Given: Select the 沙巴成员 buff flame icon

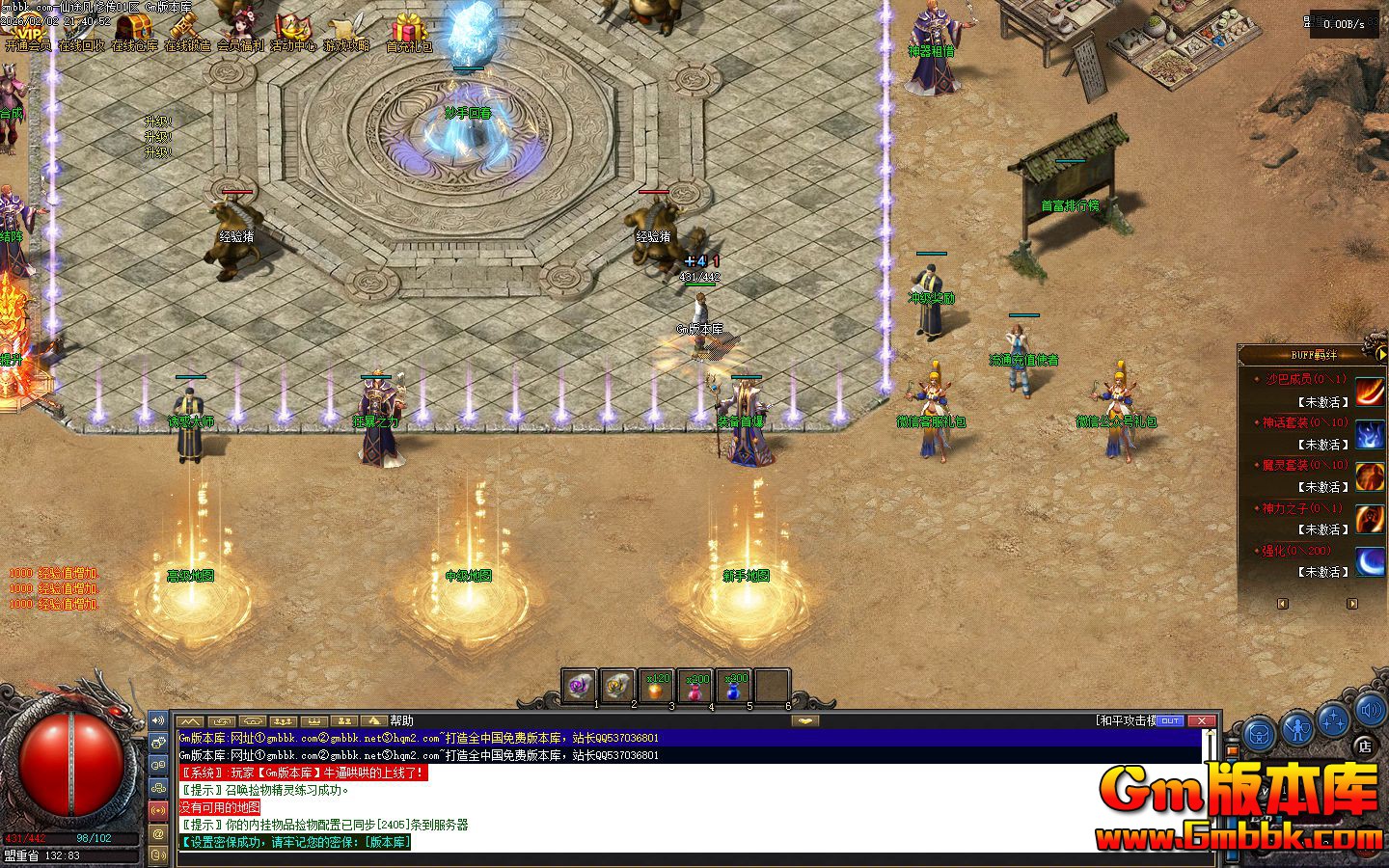Looking at the screenshot, I should click(1370, 391).
